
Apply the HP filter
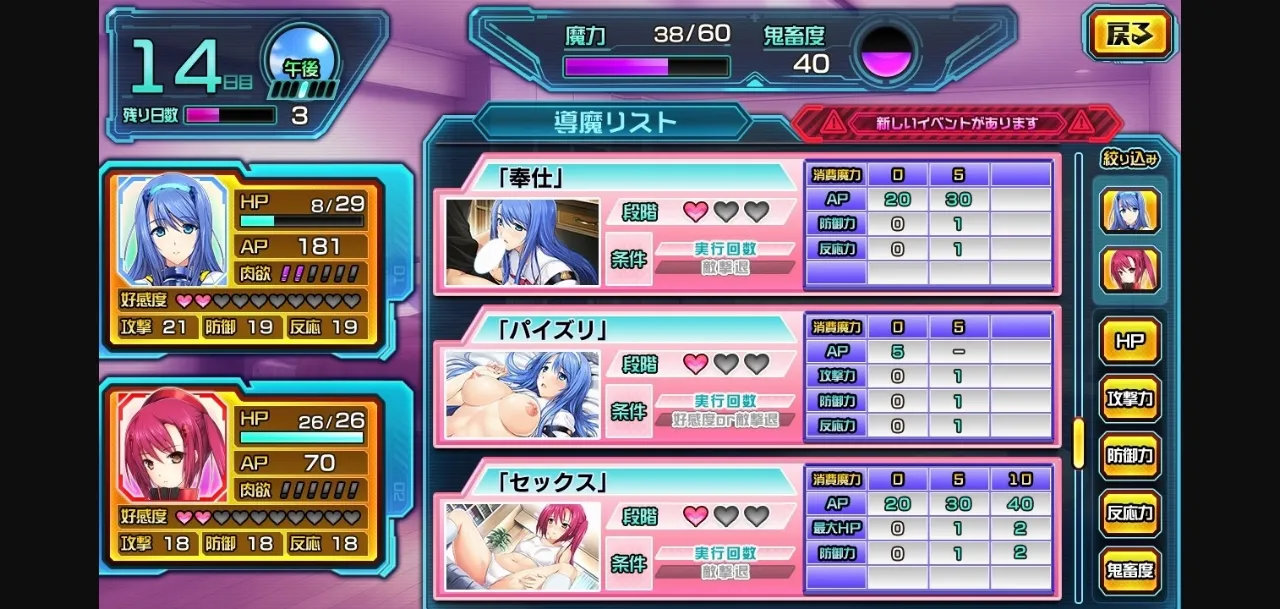point(1130,342)
